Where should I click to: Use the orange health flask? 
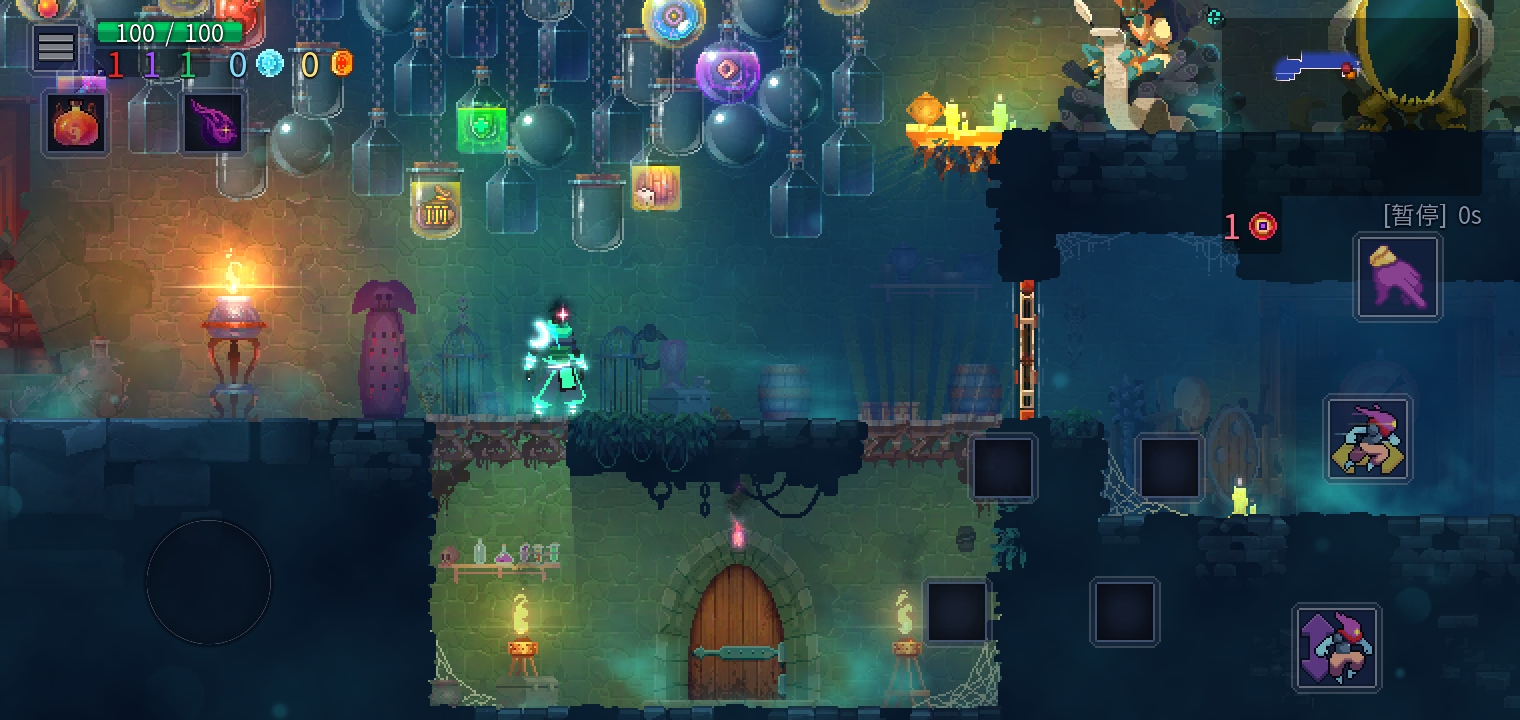(76, 124)
